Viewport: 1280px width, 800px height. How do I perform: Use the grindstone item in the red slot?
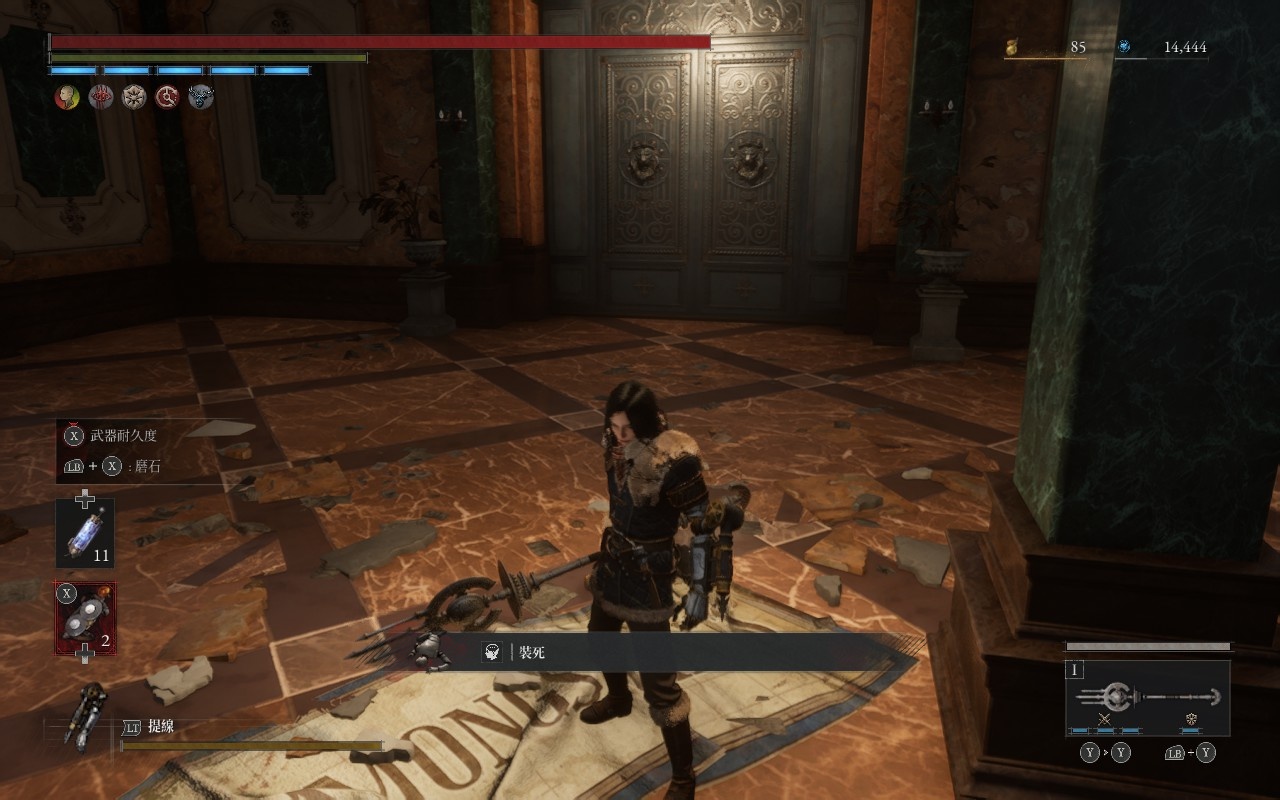[x=85, y=619]
